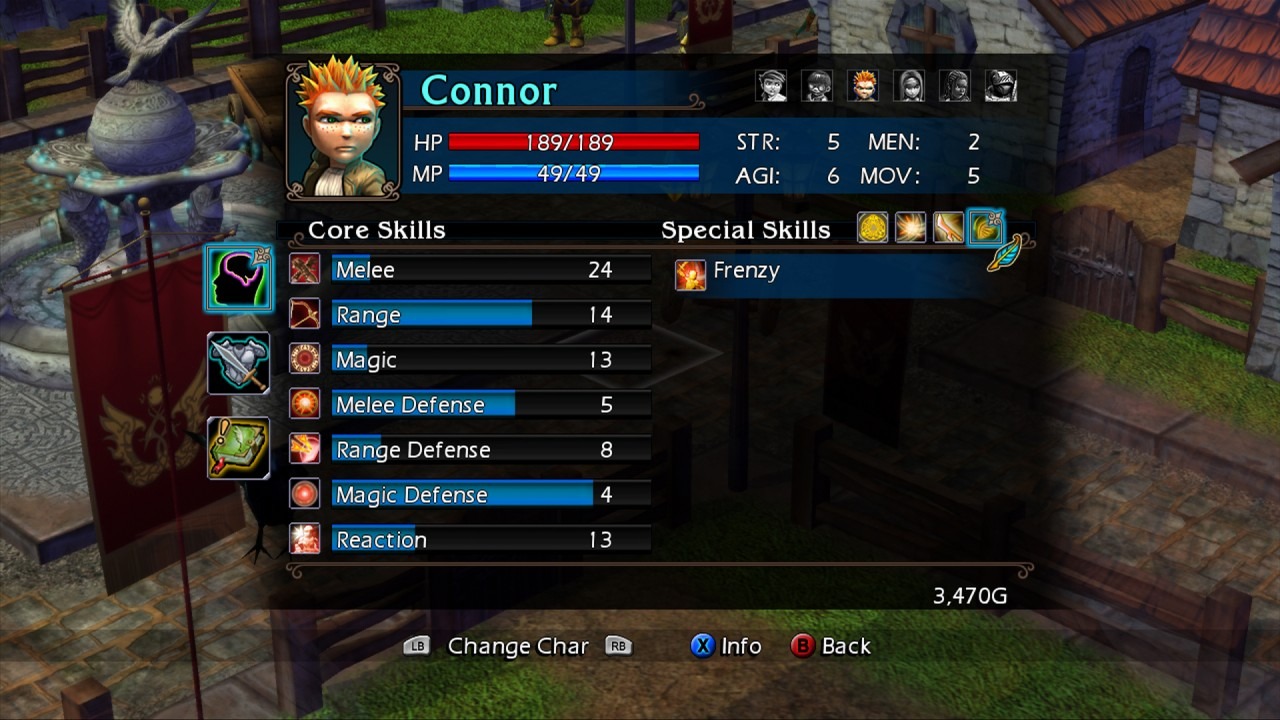Select the highlighted leaf special skills category
Image resolution: width=1280 pixels, height=720 pixels.
coord(986,228)
